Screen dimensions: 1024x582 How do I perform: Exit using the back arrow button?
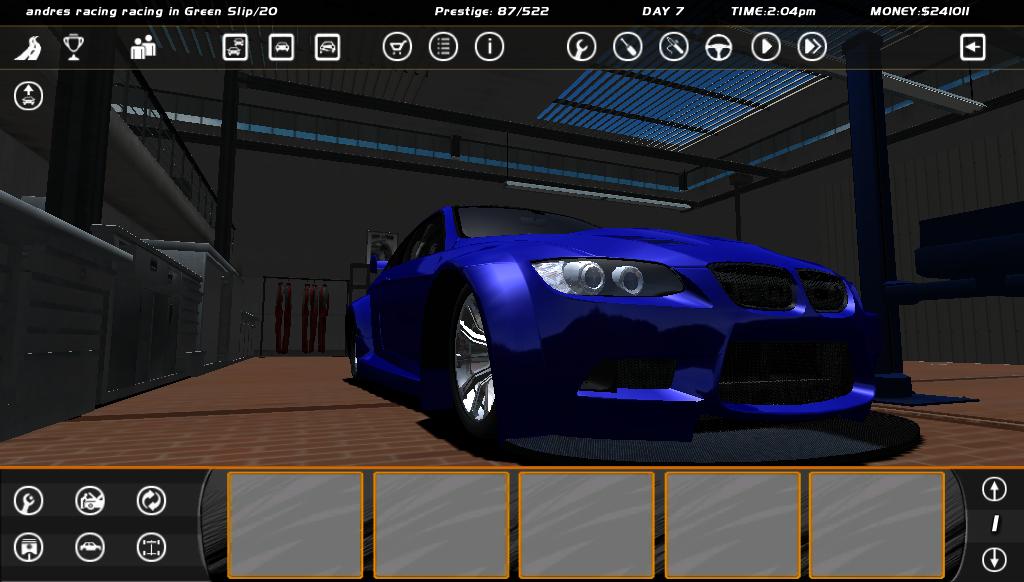[x=972, y=47]
